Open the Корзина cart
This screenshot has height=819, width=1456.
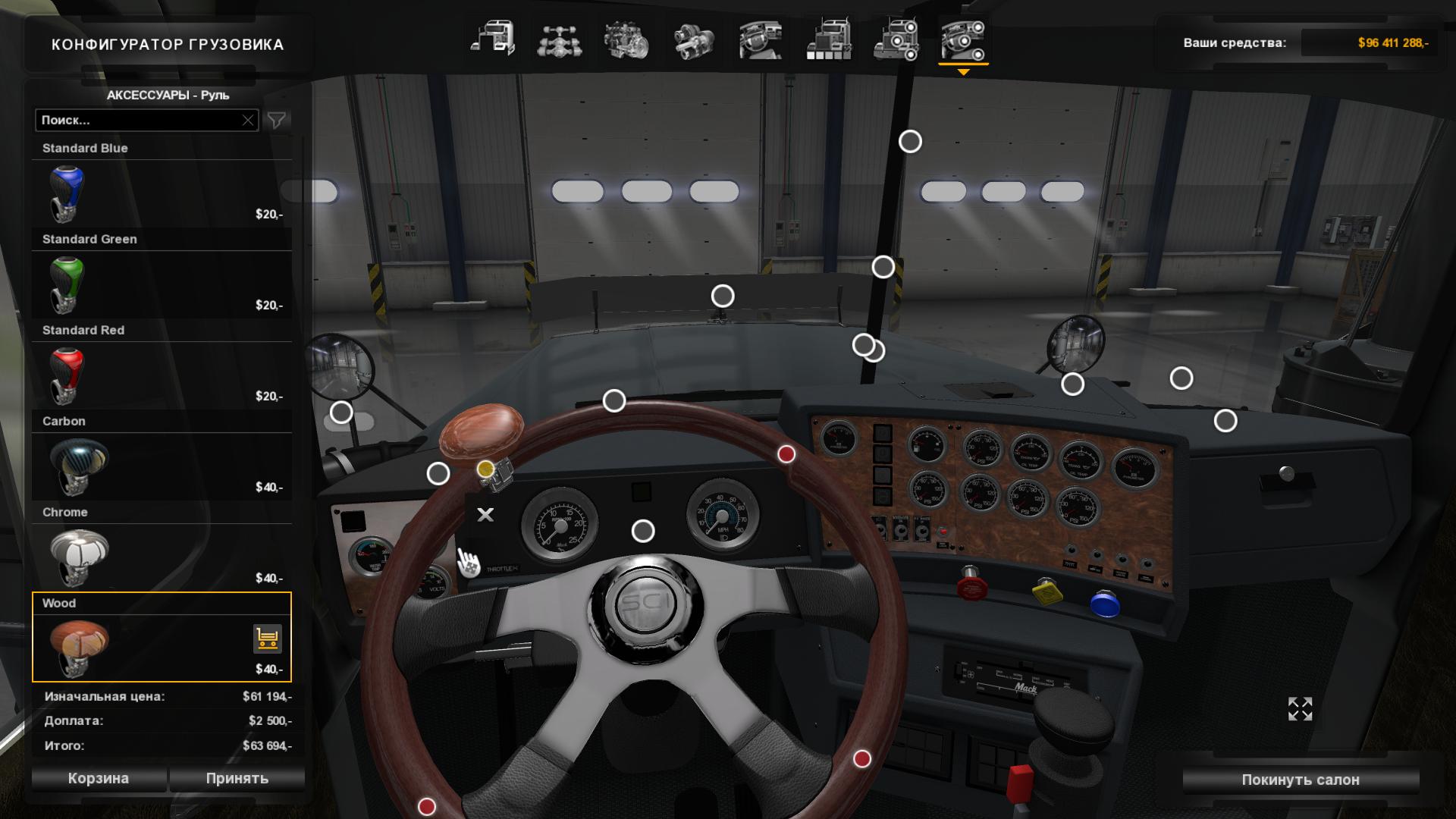pyautogui.click(x=99, y=778)
